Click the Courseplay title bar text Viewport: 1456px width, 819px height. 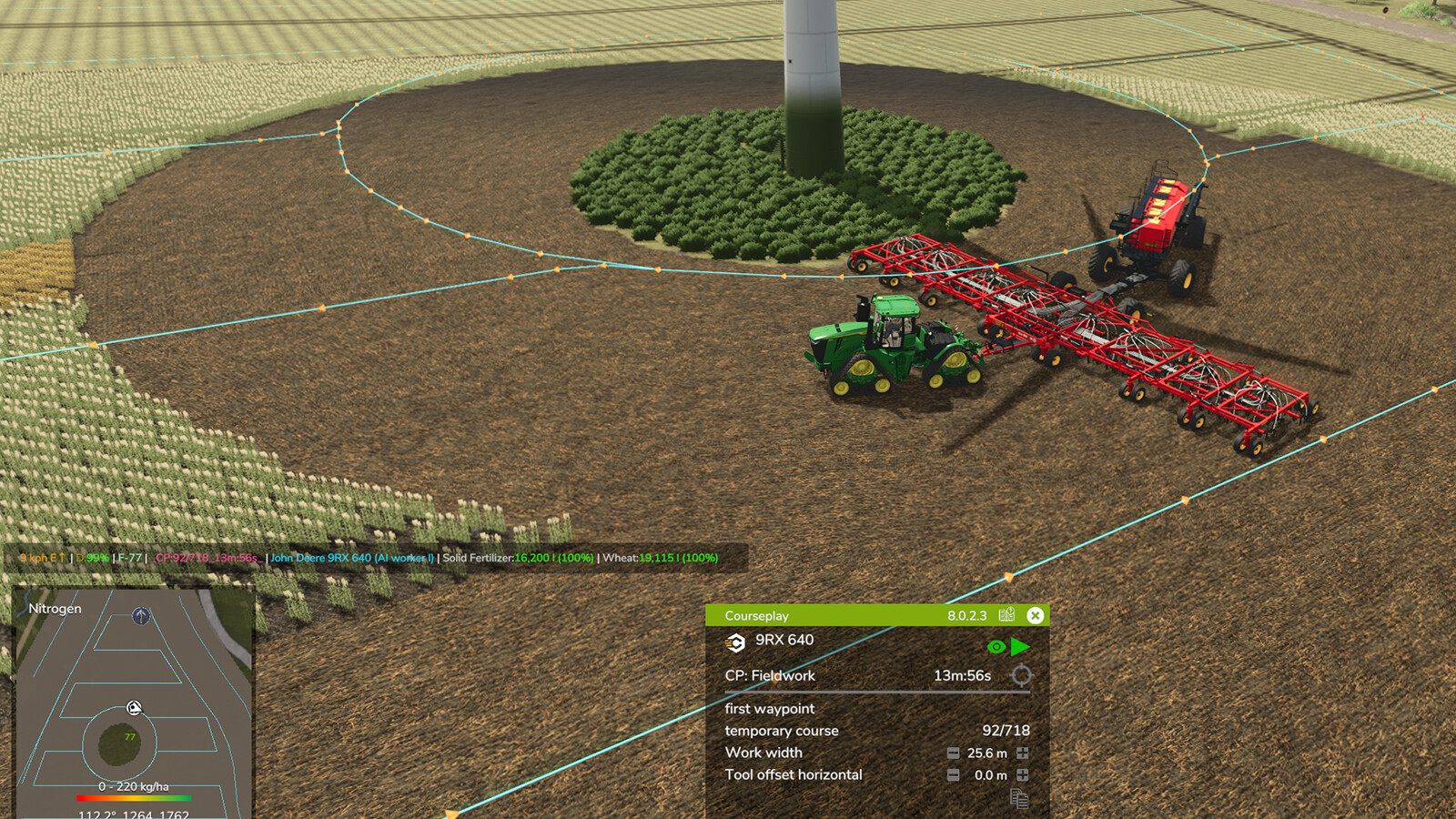coord(757,615)
